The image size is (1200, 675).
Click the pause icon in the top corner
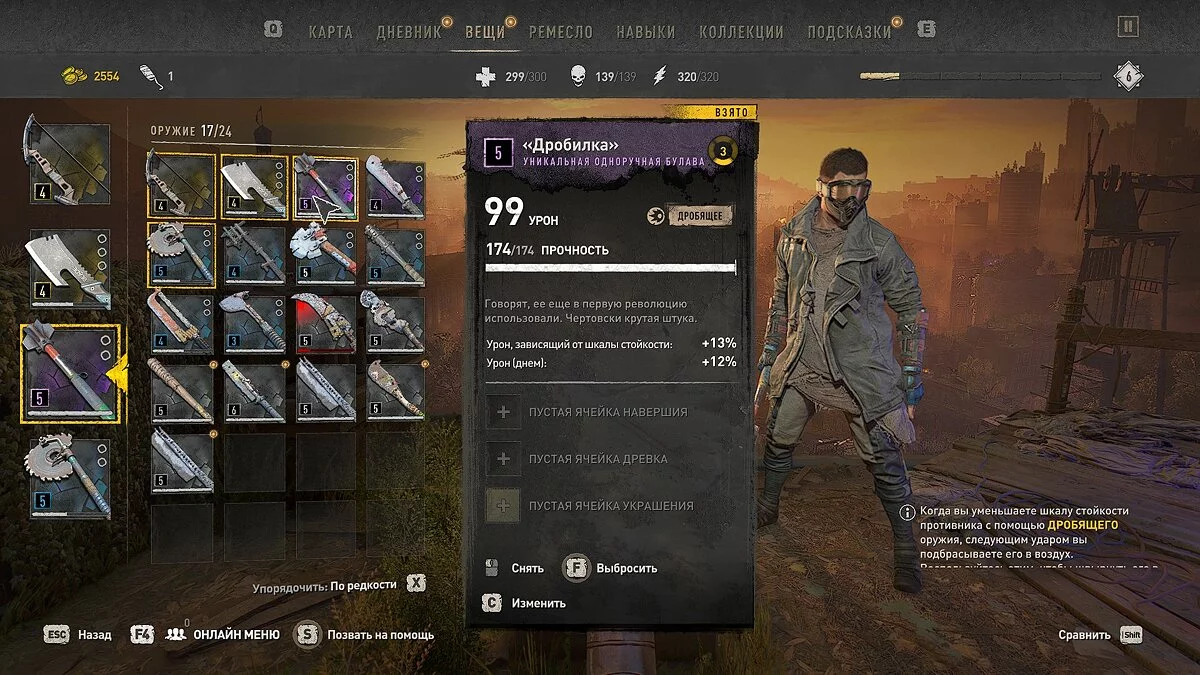(x=1128, y=27)
